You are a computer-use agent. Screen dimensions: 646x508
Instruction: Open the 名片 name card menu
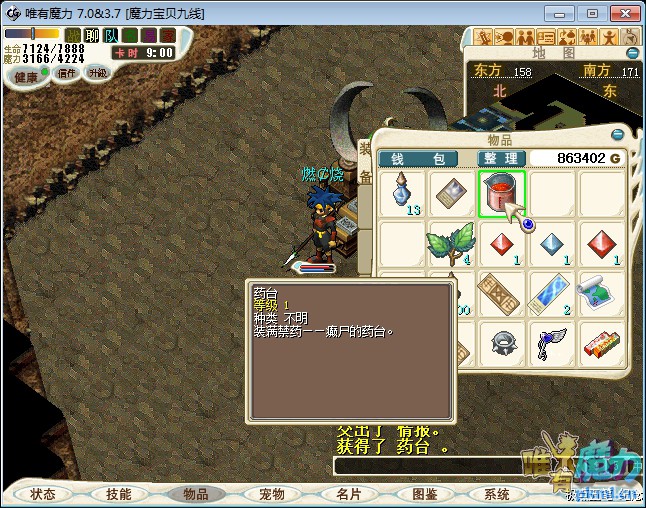click(347, 494)
